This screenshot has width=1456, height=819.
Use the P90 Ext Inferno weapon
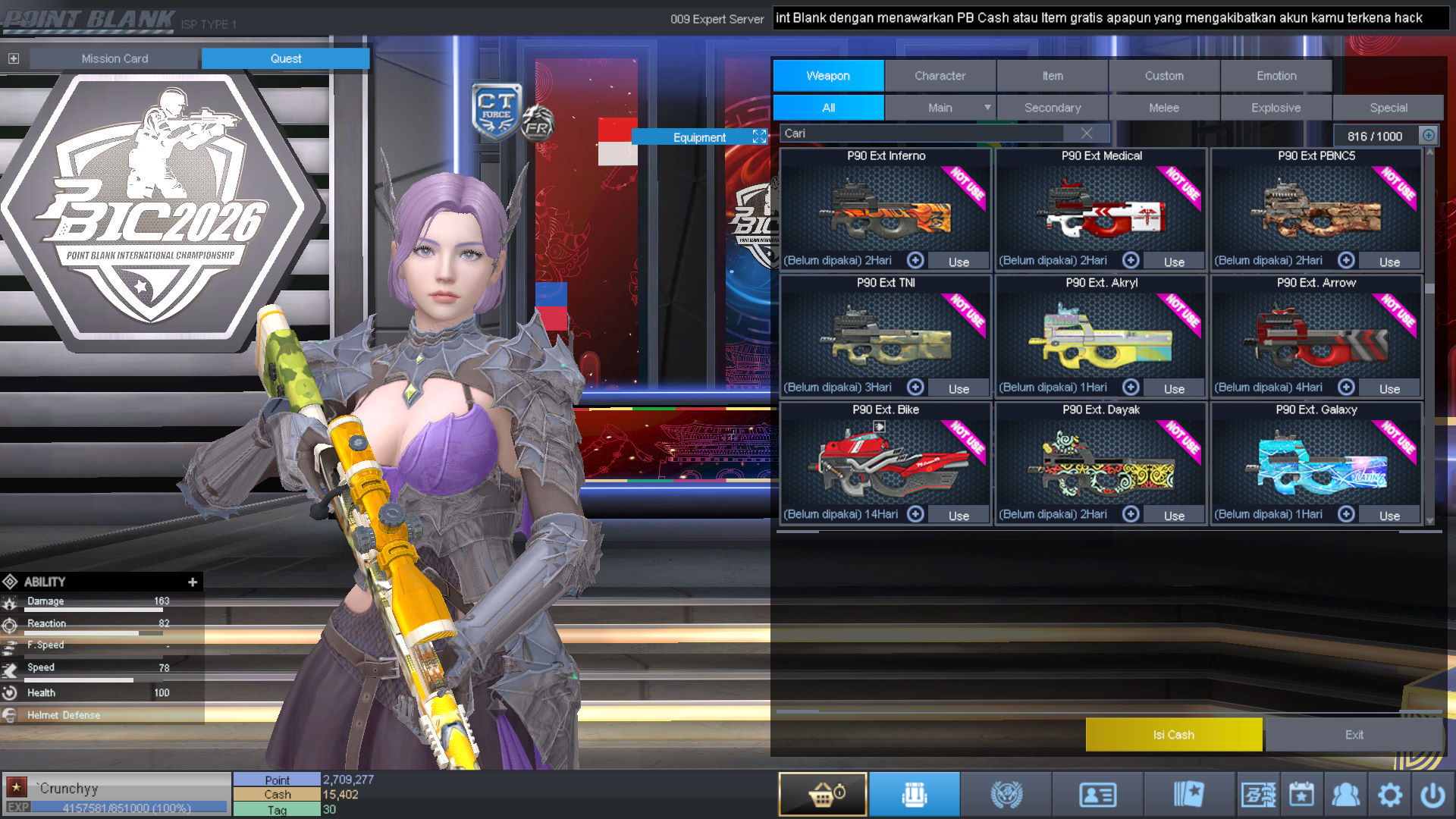(x=959, y=262)
